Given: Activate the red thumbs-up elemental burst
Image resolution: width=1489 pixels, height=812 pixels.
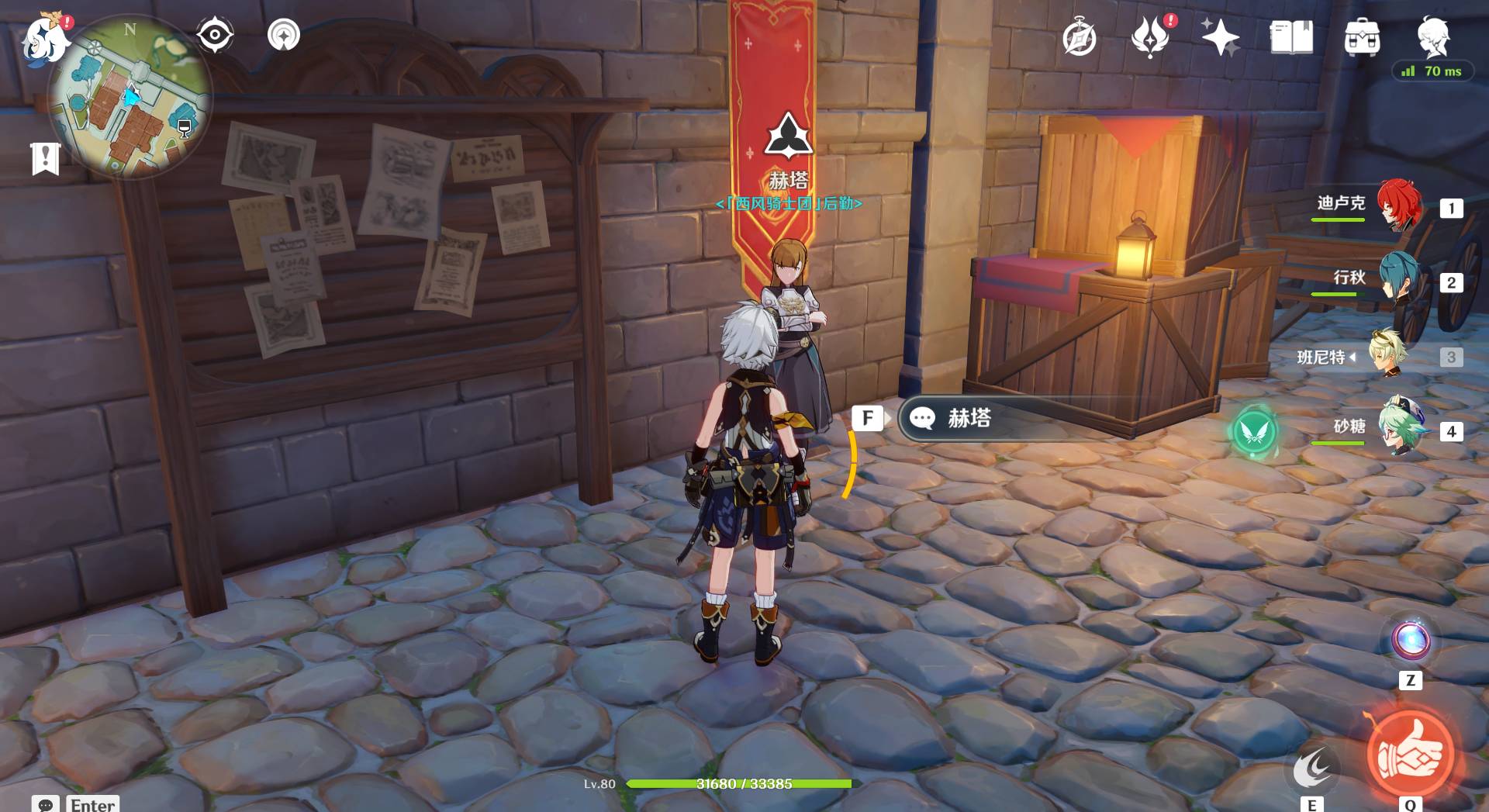Looking at the screenshot, I should coord(1409,754).
